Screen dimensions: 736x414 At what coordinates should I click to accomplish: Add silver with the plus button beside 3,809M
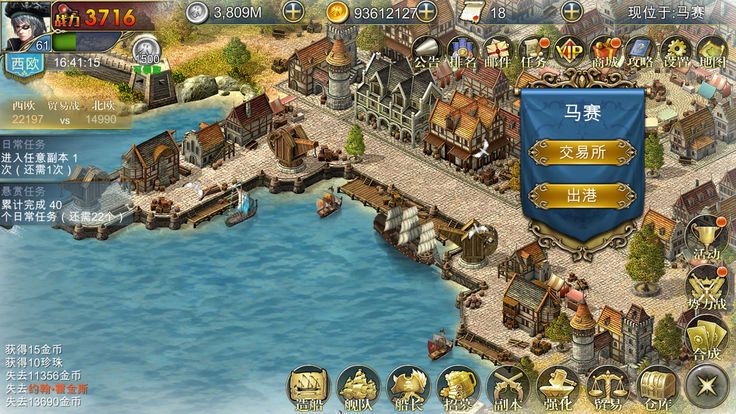tap(293, 12)
